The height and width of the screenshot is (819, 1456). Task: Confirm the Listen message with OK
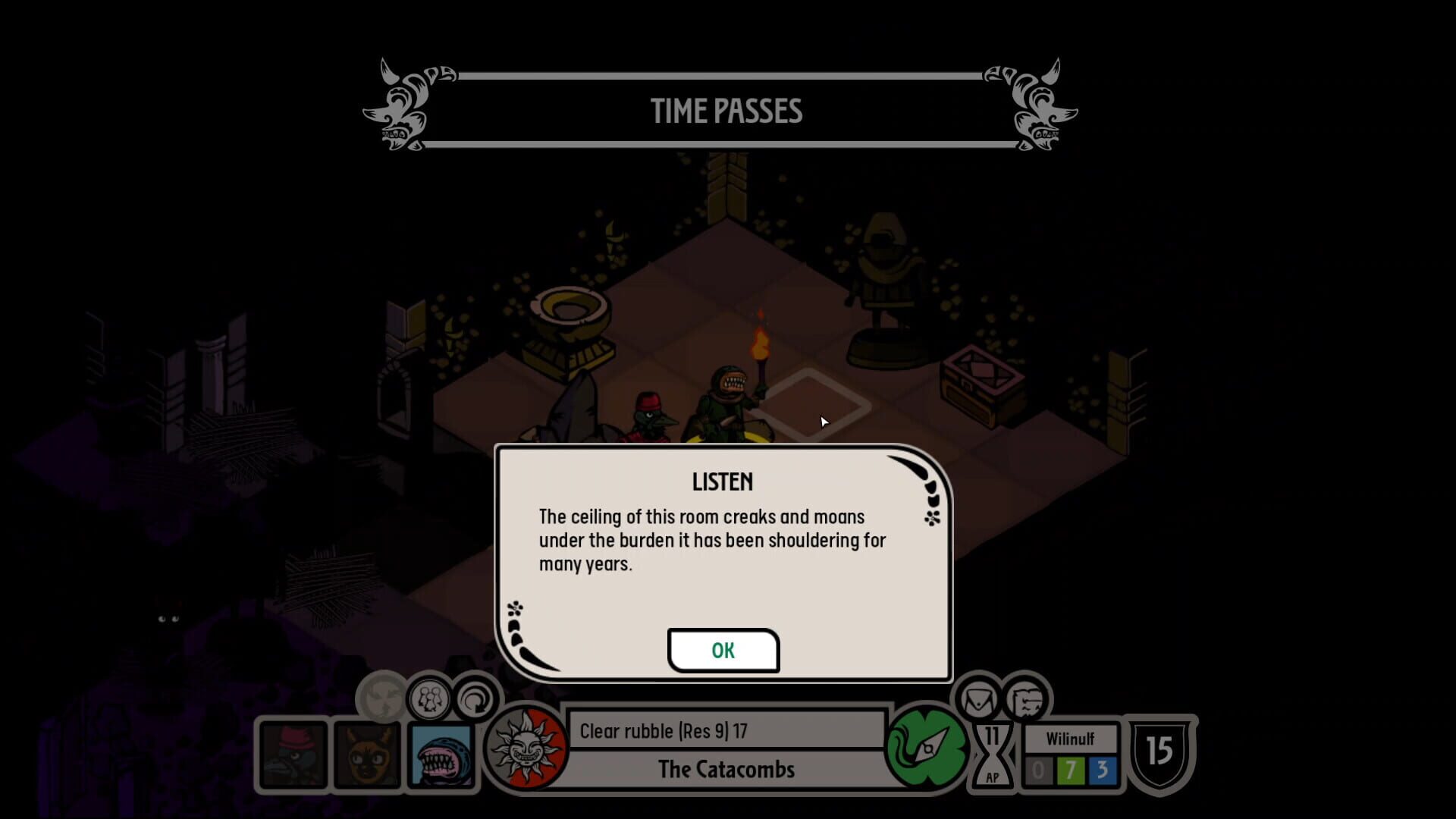723,650
